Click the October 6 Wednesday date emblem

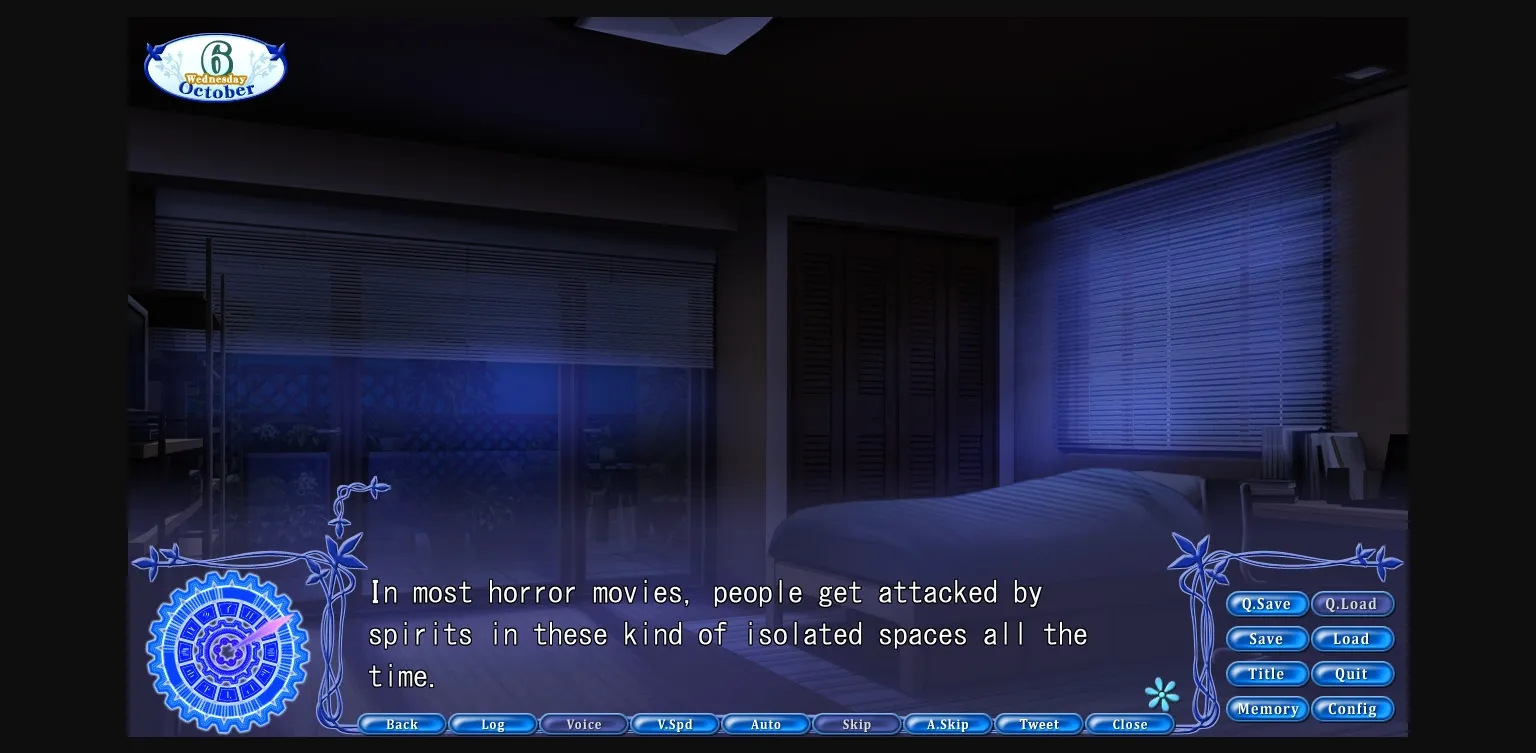coord(214,66)
